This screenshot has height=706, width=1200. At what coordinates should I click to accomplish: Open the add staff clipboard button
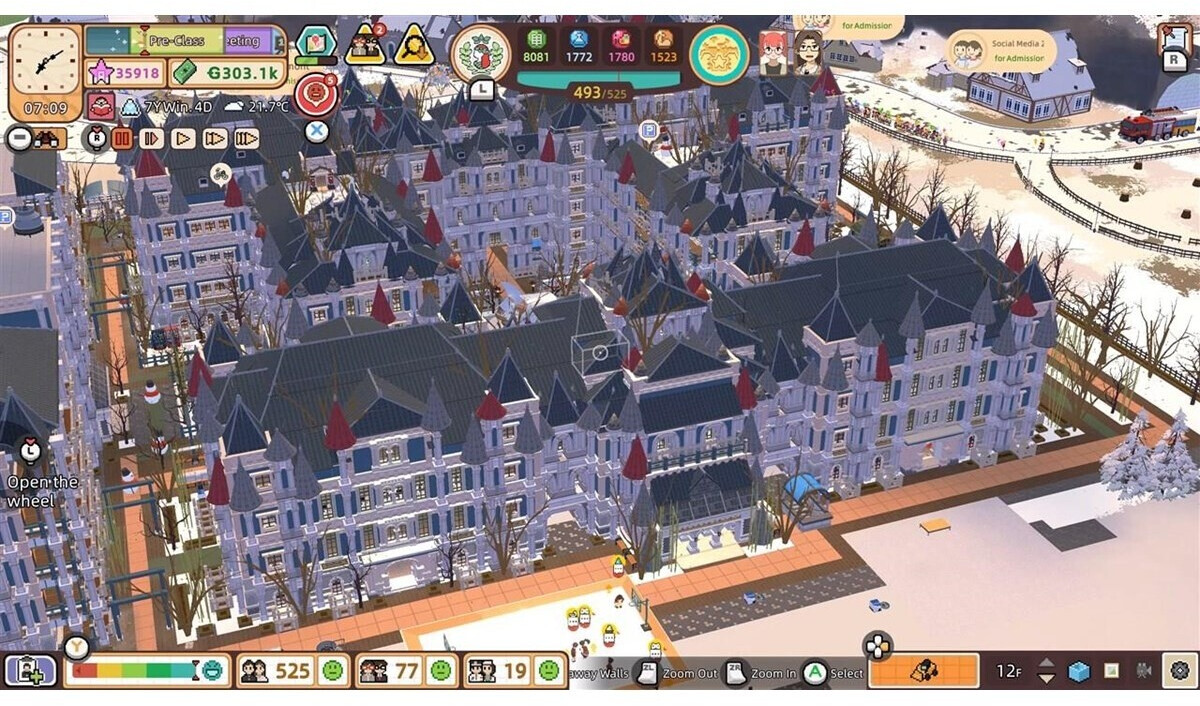[x=31, y=670]
